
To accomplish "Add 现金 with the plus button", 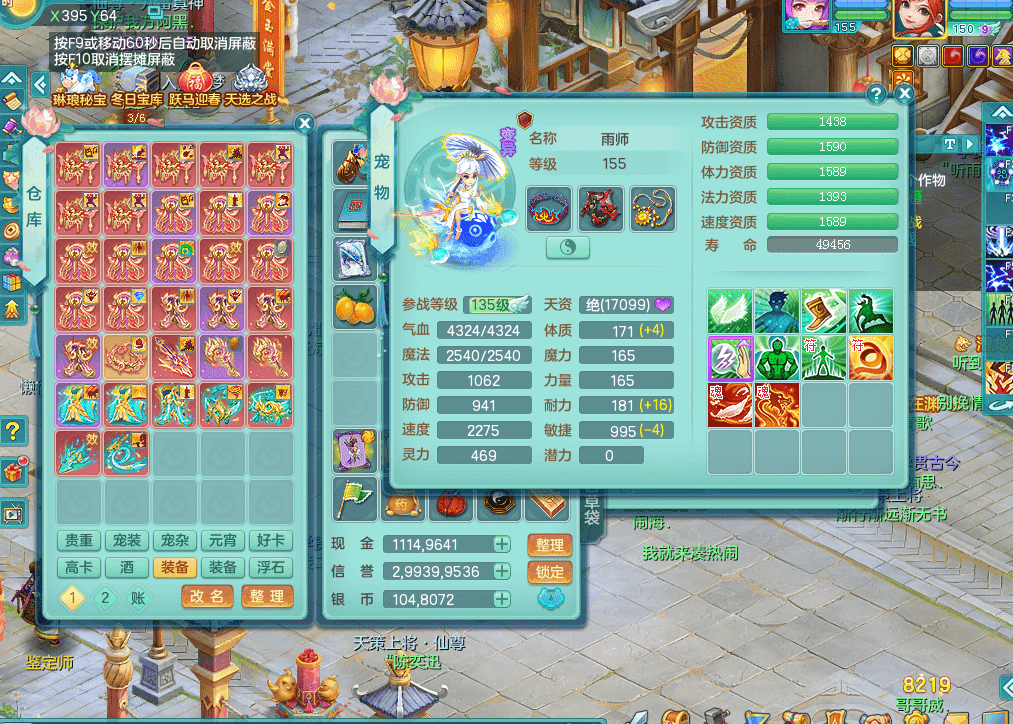I will [x=502, y=544].
